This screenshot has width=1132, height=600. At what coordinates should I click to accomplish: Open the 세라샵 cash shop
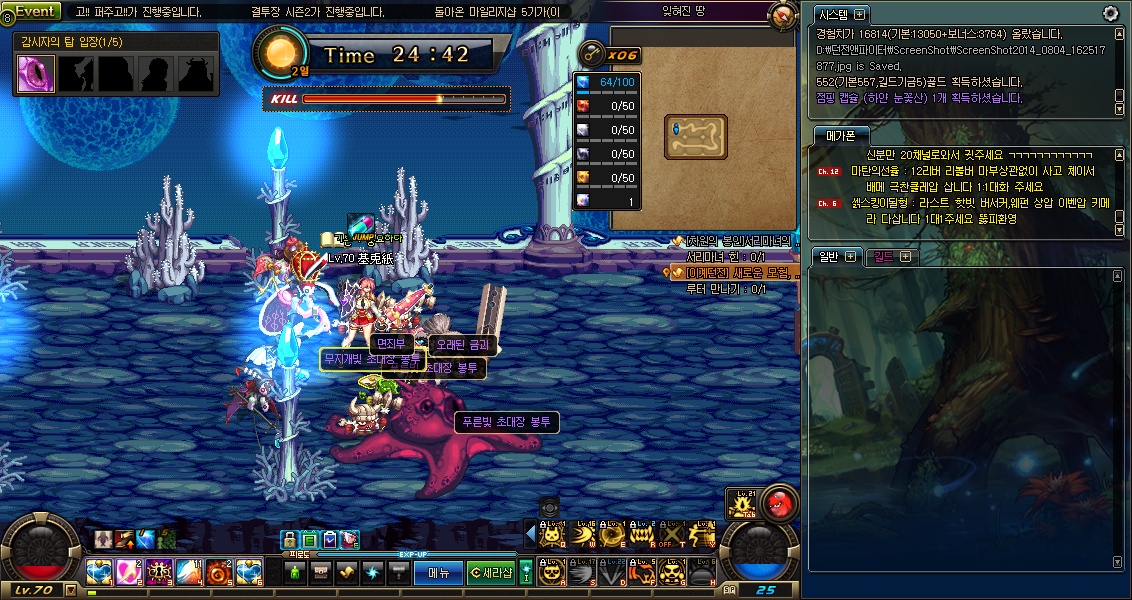click(491, 572)
